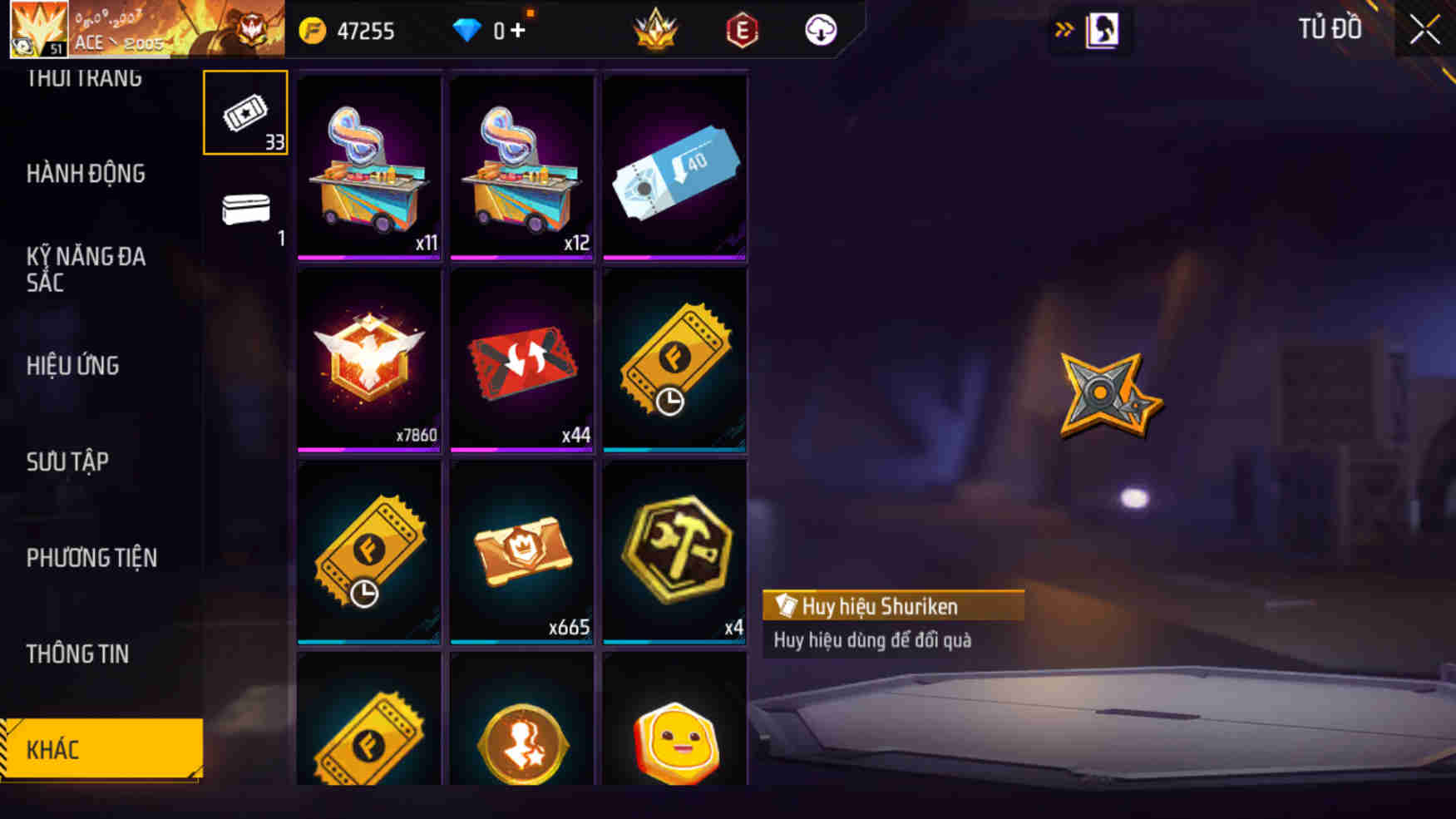Click the PHƯƠNG TIỆN sidebar label

point(91,558)
